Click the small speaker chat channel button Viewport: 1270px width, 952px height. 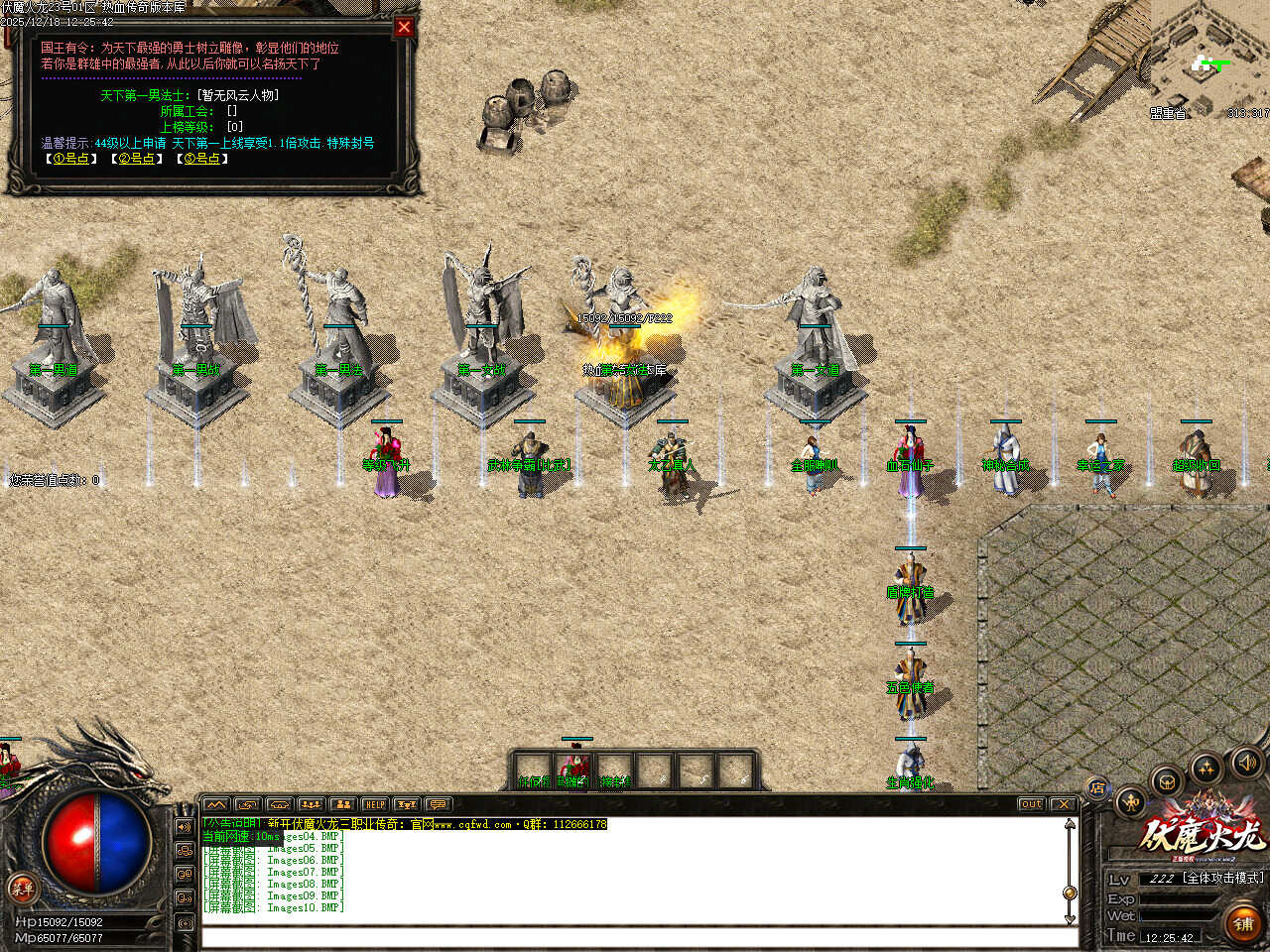[x=185, y=826]
